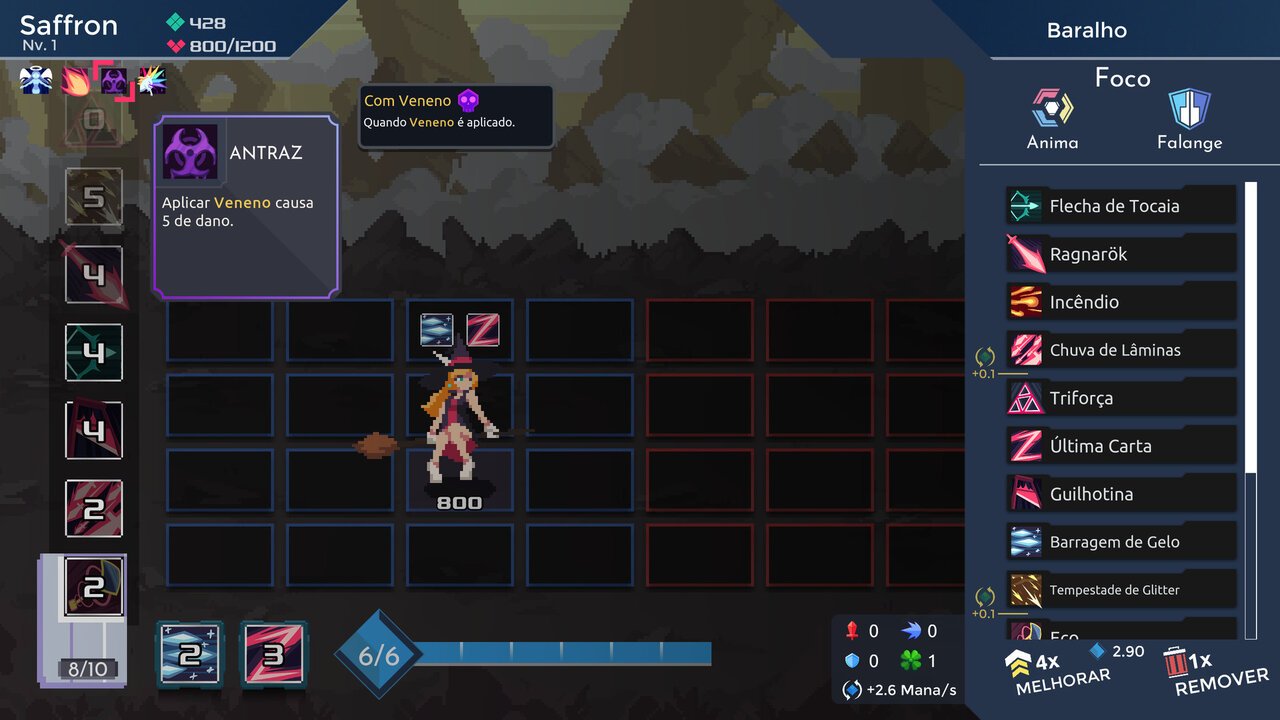Select the purple Antraz biohazard artifact

pyautogui.click(x=113, y=79)
